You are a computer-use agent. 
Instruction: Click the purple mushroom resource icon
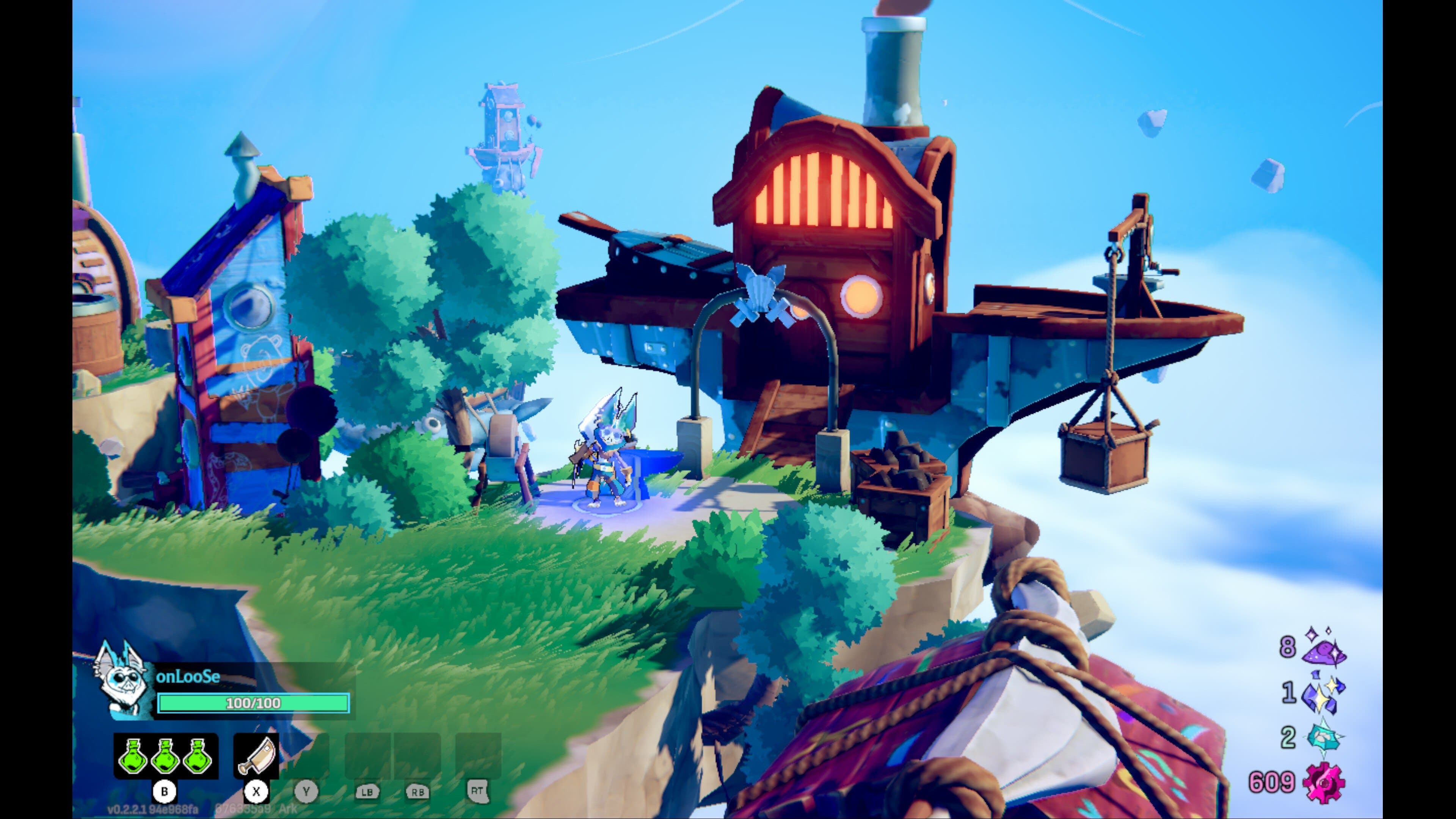(1324, 648)
